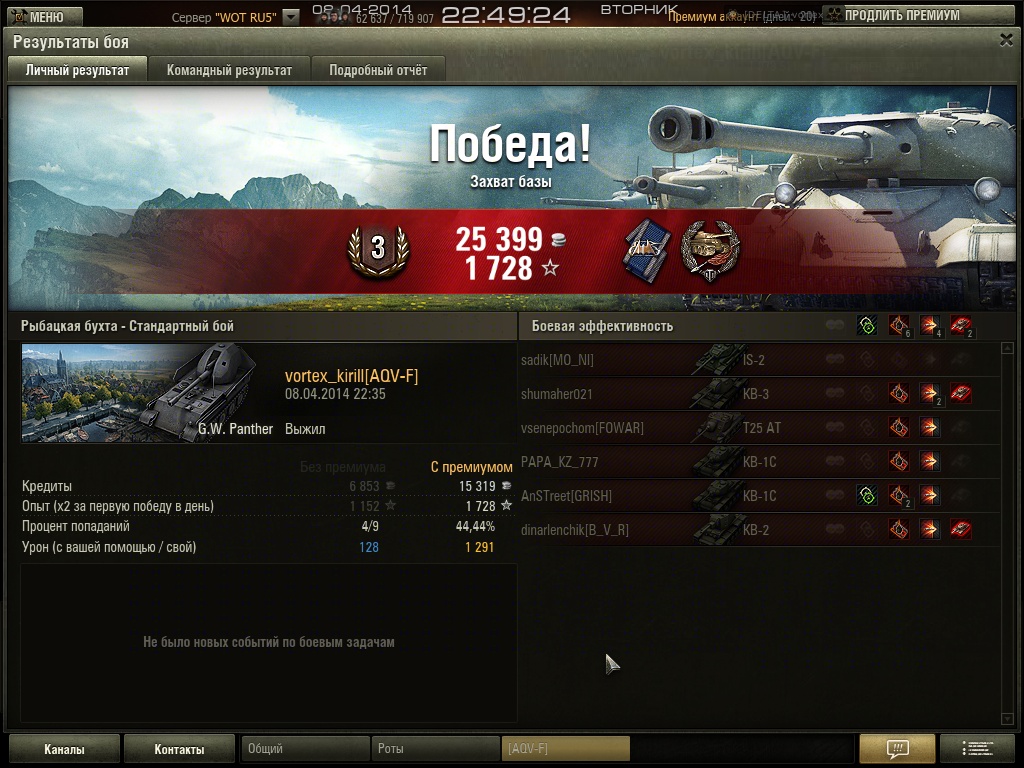
Task: Click the speech bubble notifications button
Action: coord(897,748)
